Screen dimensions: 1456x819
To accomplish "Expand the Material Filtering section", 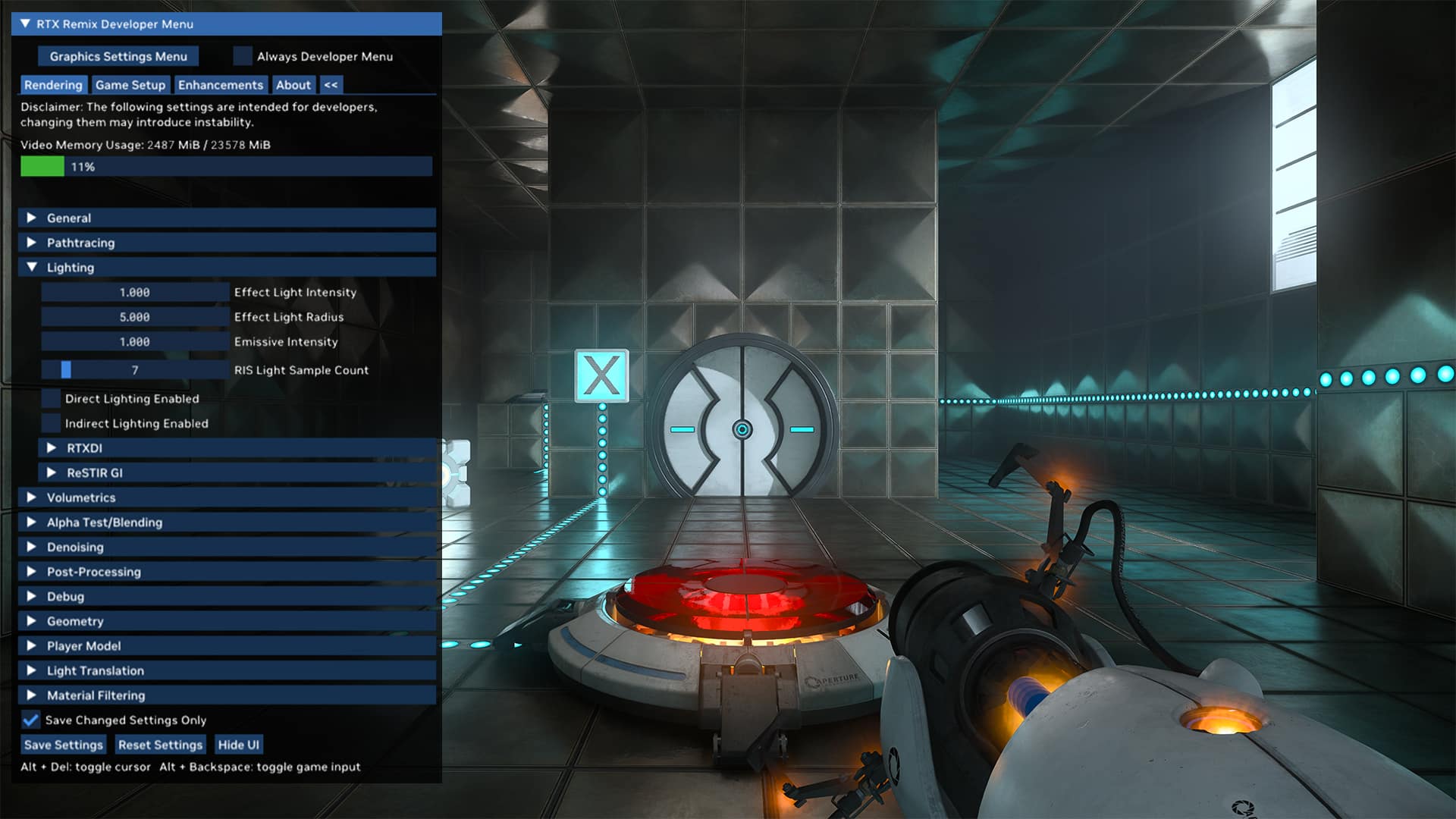I will tap(32, 695).
